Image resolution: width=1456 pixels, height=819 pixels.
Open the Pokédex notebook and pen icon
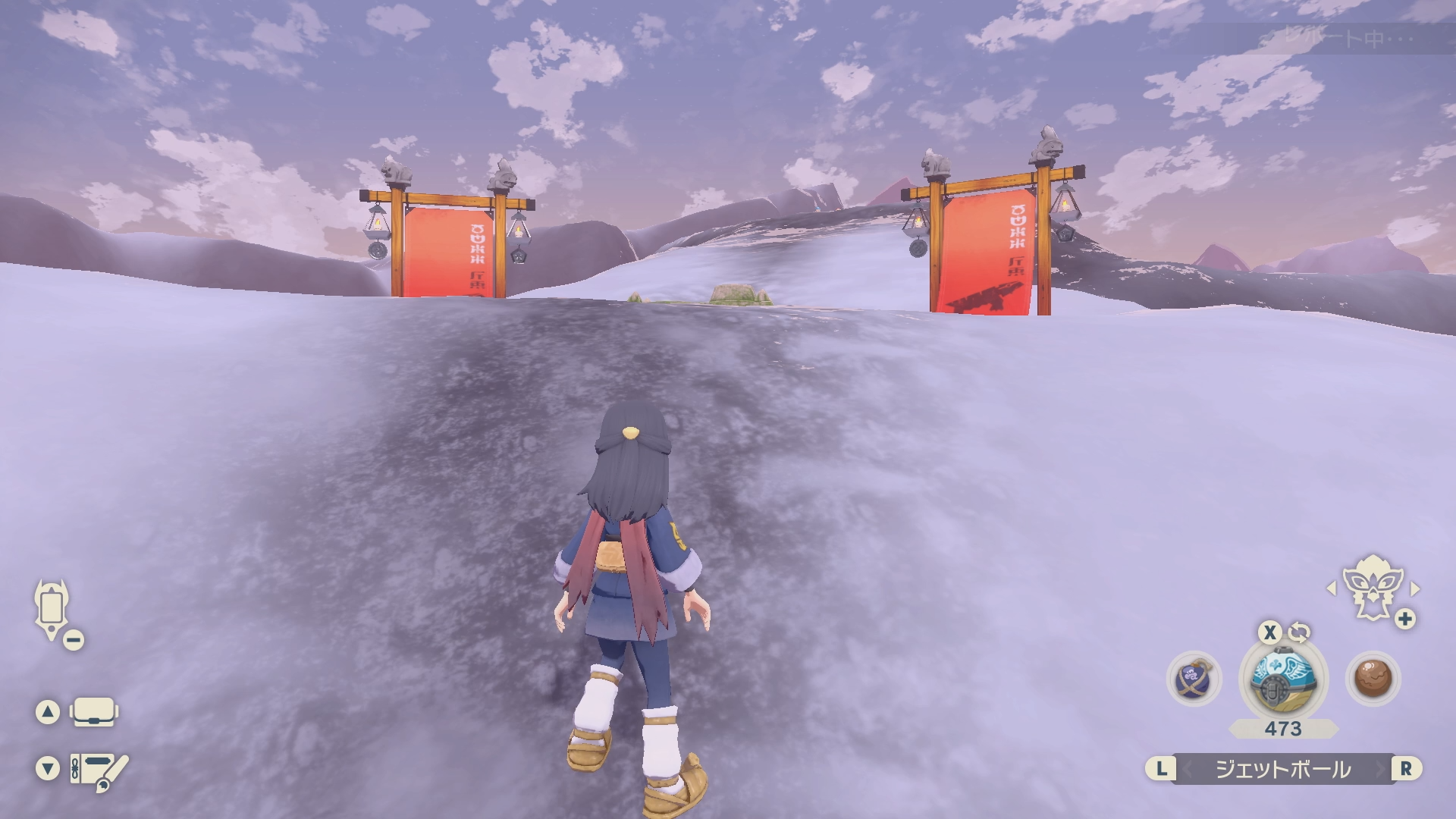(x=99, y=770)
